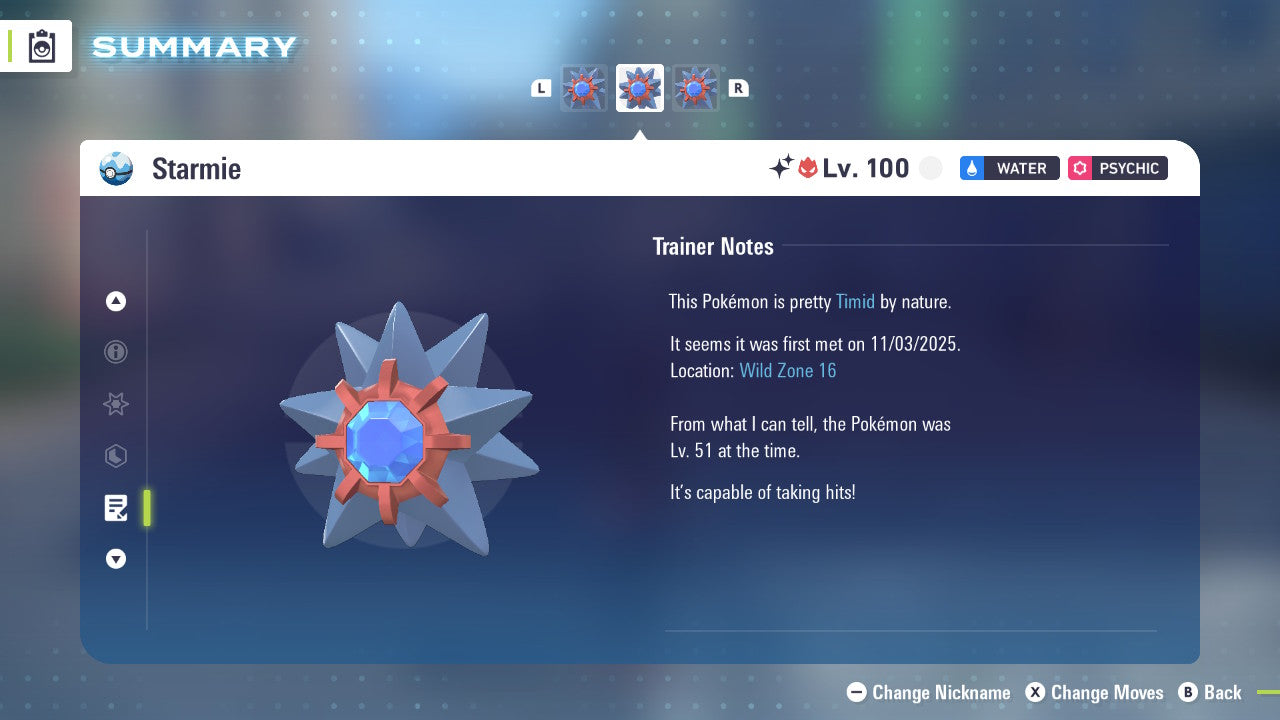Screen dimensions: 1280x720
Task: Click the Poké Ball icon beside Starmie's name
Action: [x=116, y=168]
